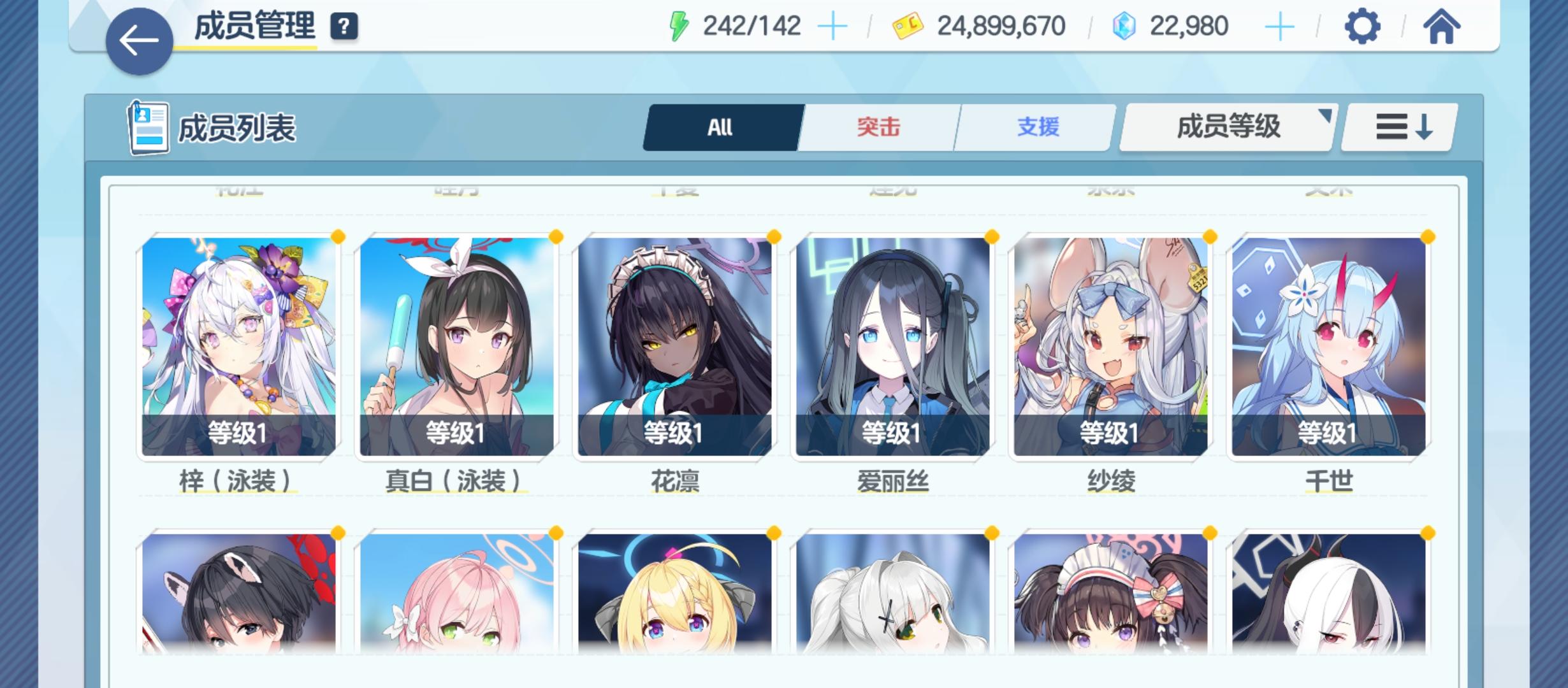Screen dimensions: 1568x688
Task: Select the All filter button
Action: [x=721, y=127]
